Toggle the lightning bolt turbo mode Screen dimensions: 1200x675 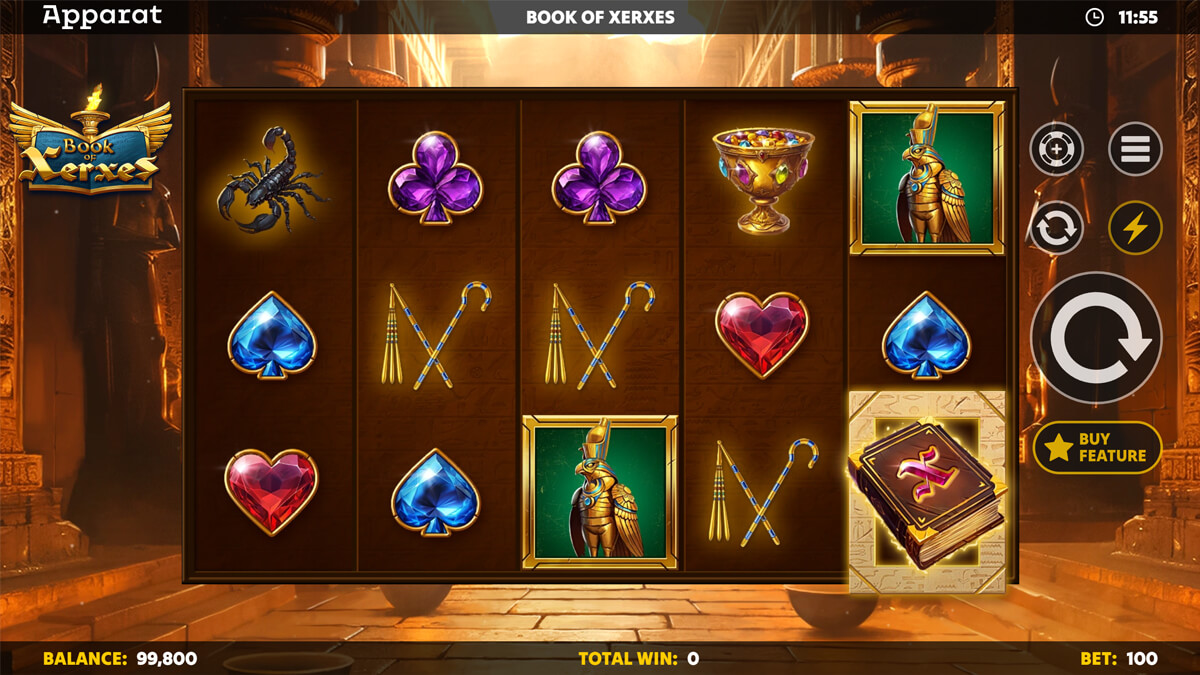(1135, 228)
